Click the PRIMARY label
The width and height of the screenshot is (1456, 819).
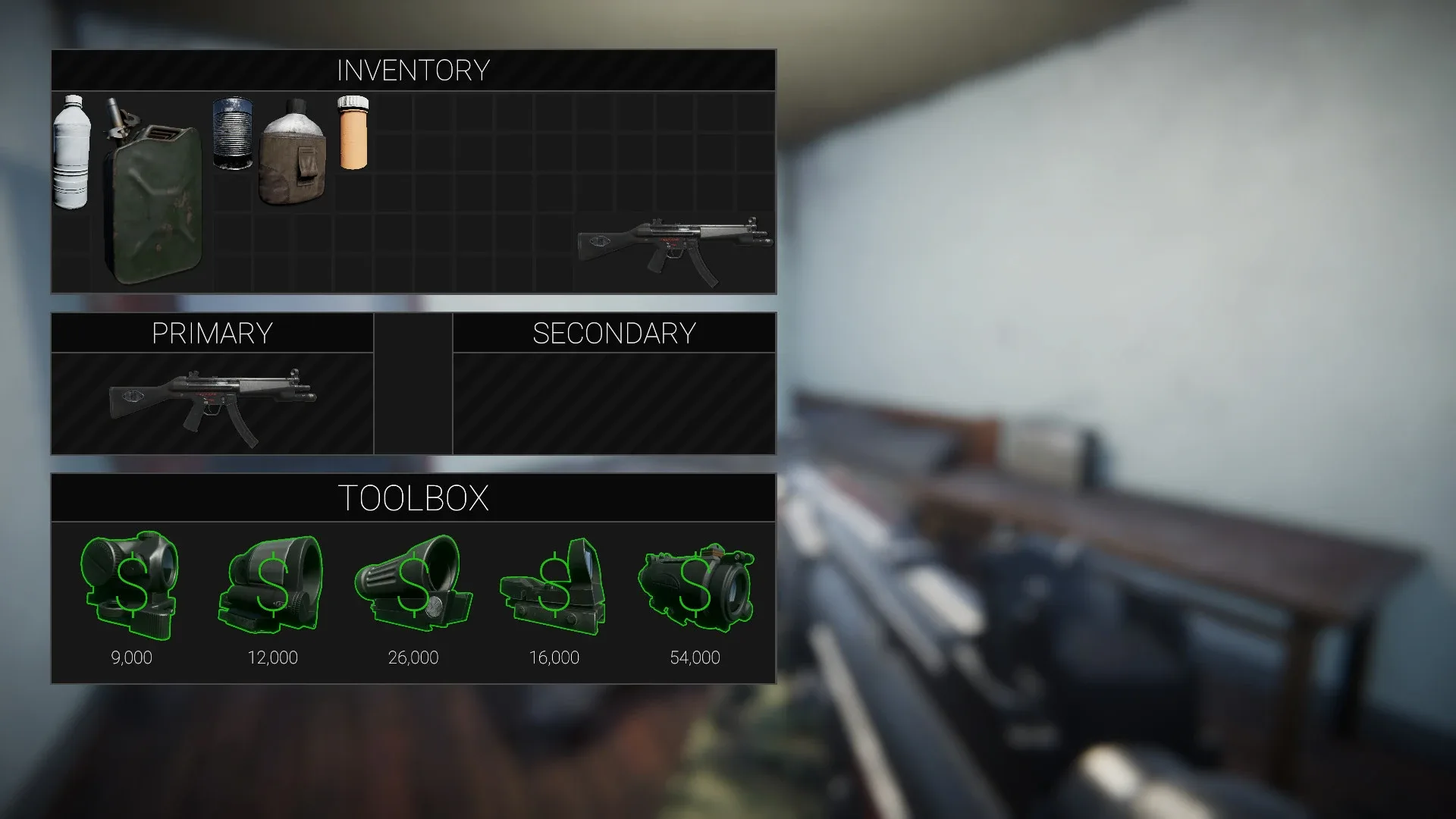(212, 332)
